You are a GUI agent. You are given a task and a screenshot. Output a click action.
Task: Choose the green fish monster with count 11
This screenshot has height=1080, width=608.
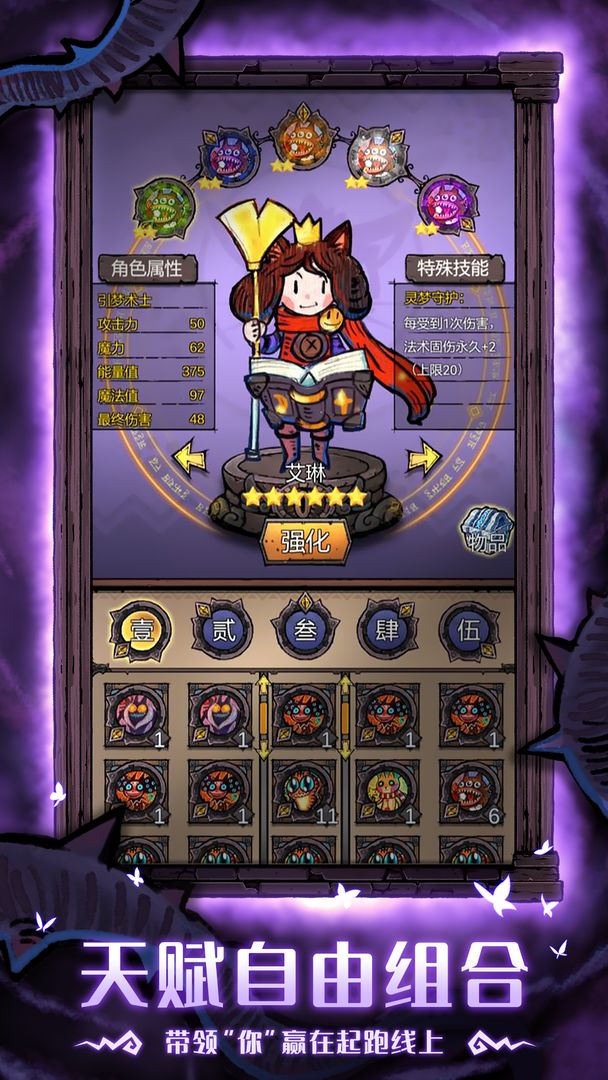(304, 791)
